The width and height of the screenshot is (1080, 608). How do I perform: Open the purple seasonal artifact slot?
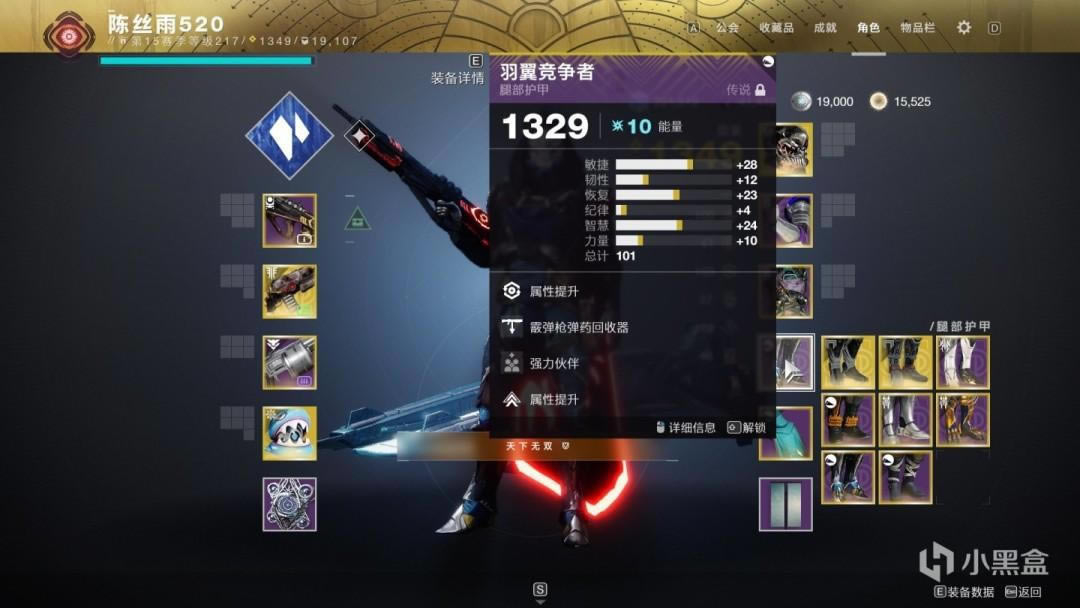point(290,504)
